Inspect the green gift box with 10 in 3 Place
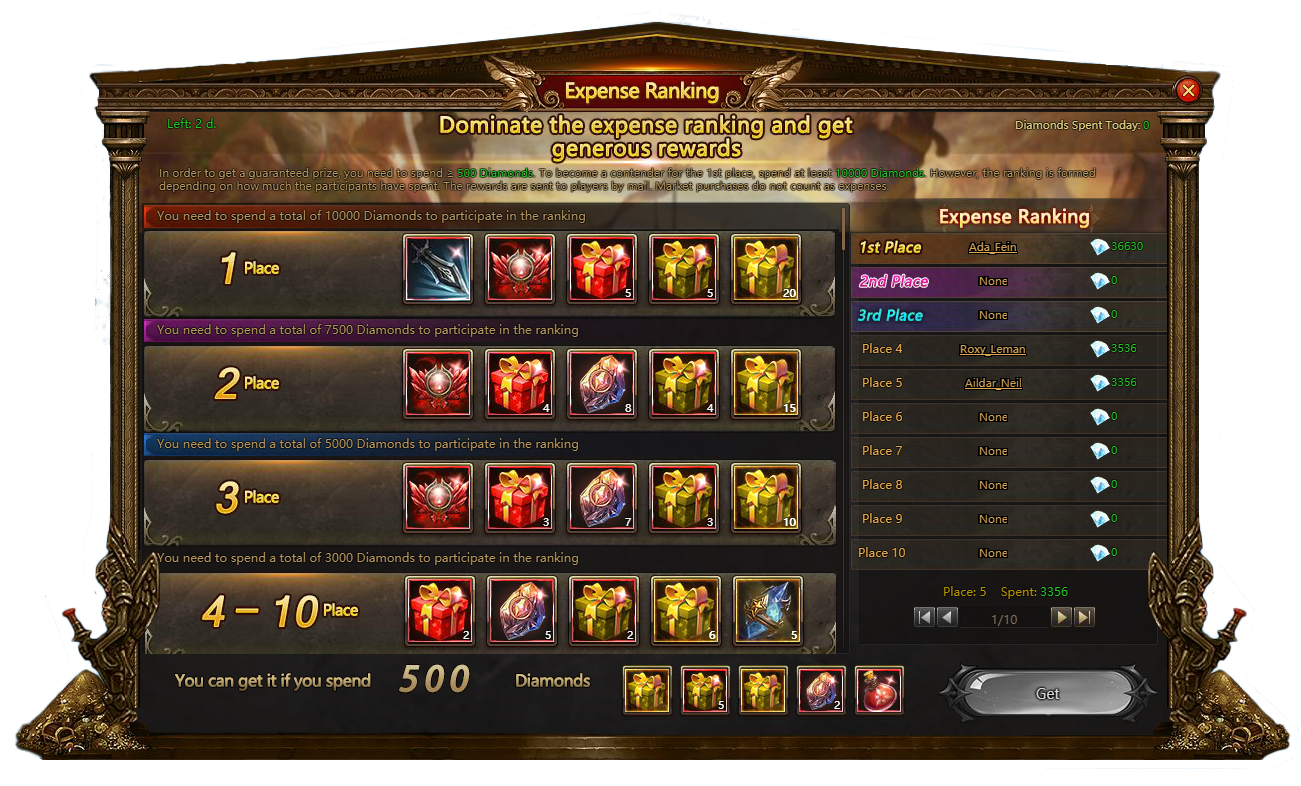1301x786 pixels. coord(766,497)
